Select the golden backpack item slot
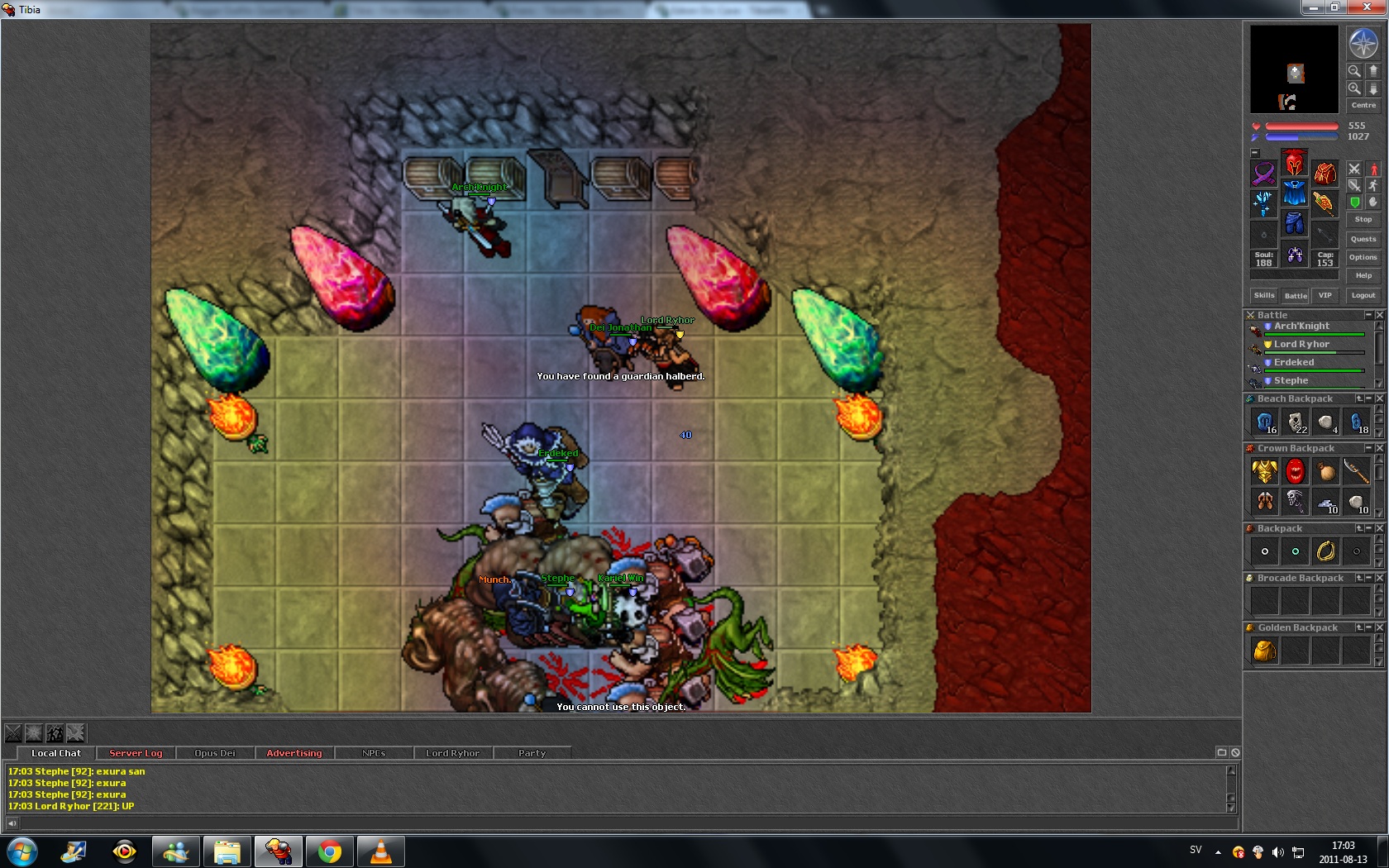The image size is (1389, 868). [1264, 651]
